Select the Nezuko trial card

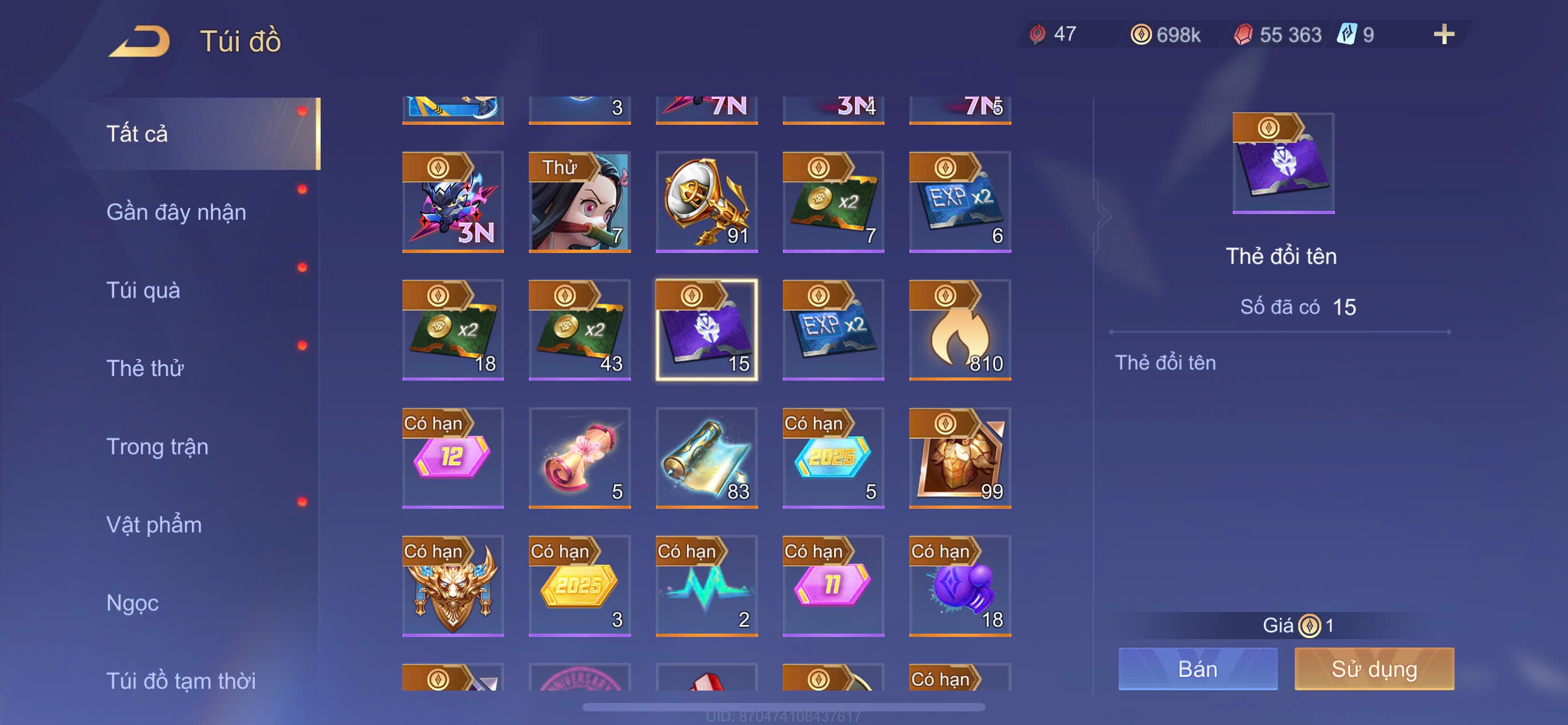[580, 202]
